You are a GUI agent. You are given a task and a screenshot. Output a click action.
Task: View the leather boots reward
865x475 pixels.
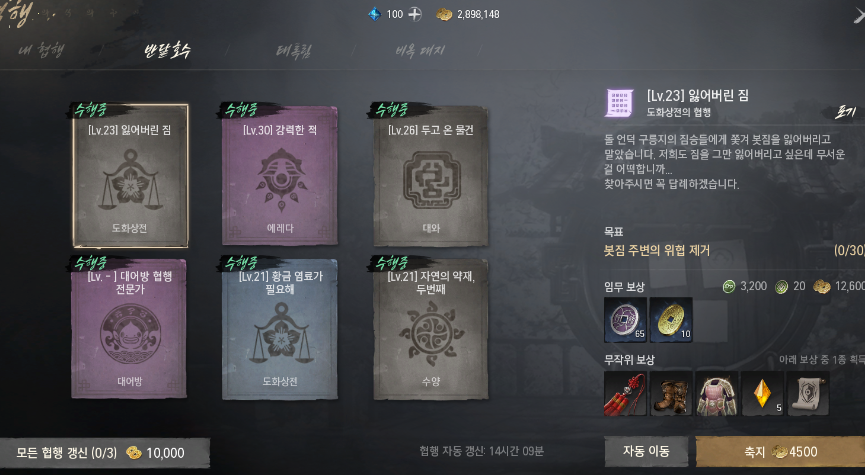(x=671, y=393)
